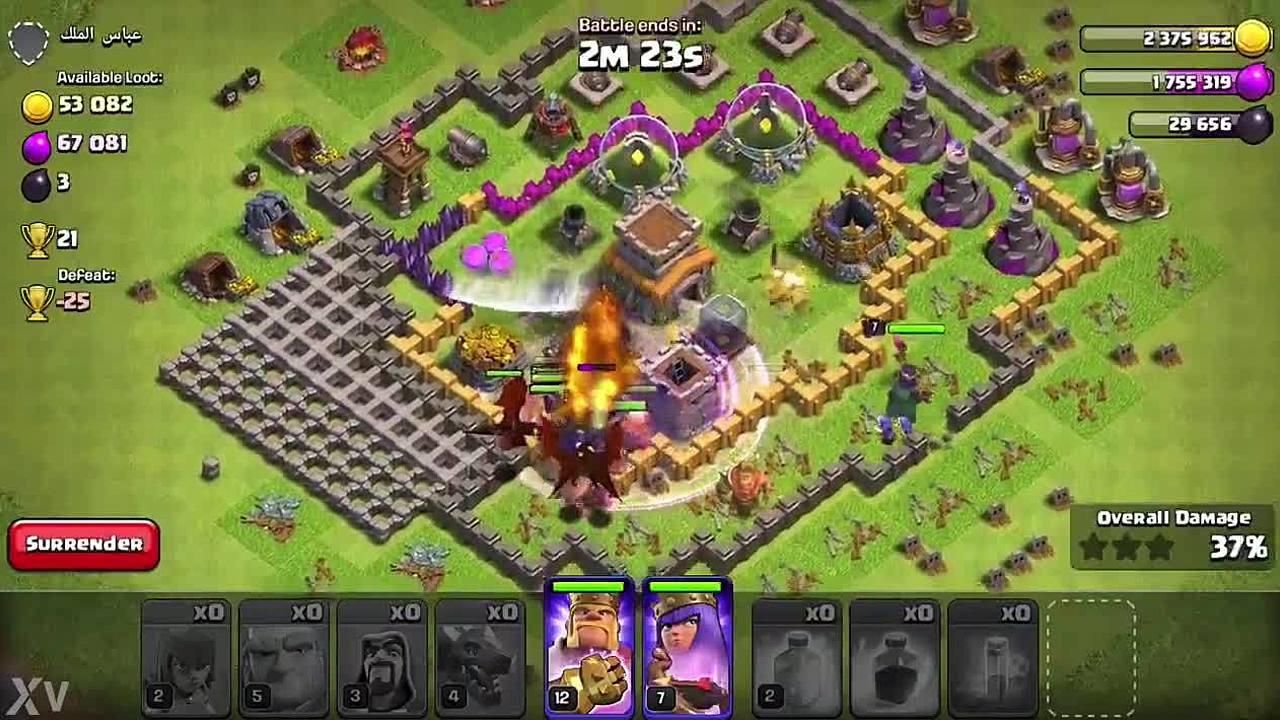
Task: Select the level 2 spell bottle slot
Action: click(x=795, y=657)
